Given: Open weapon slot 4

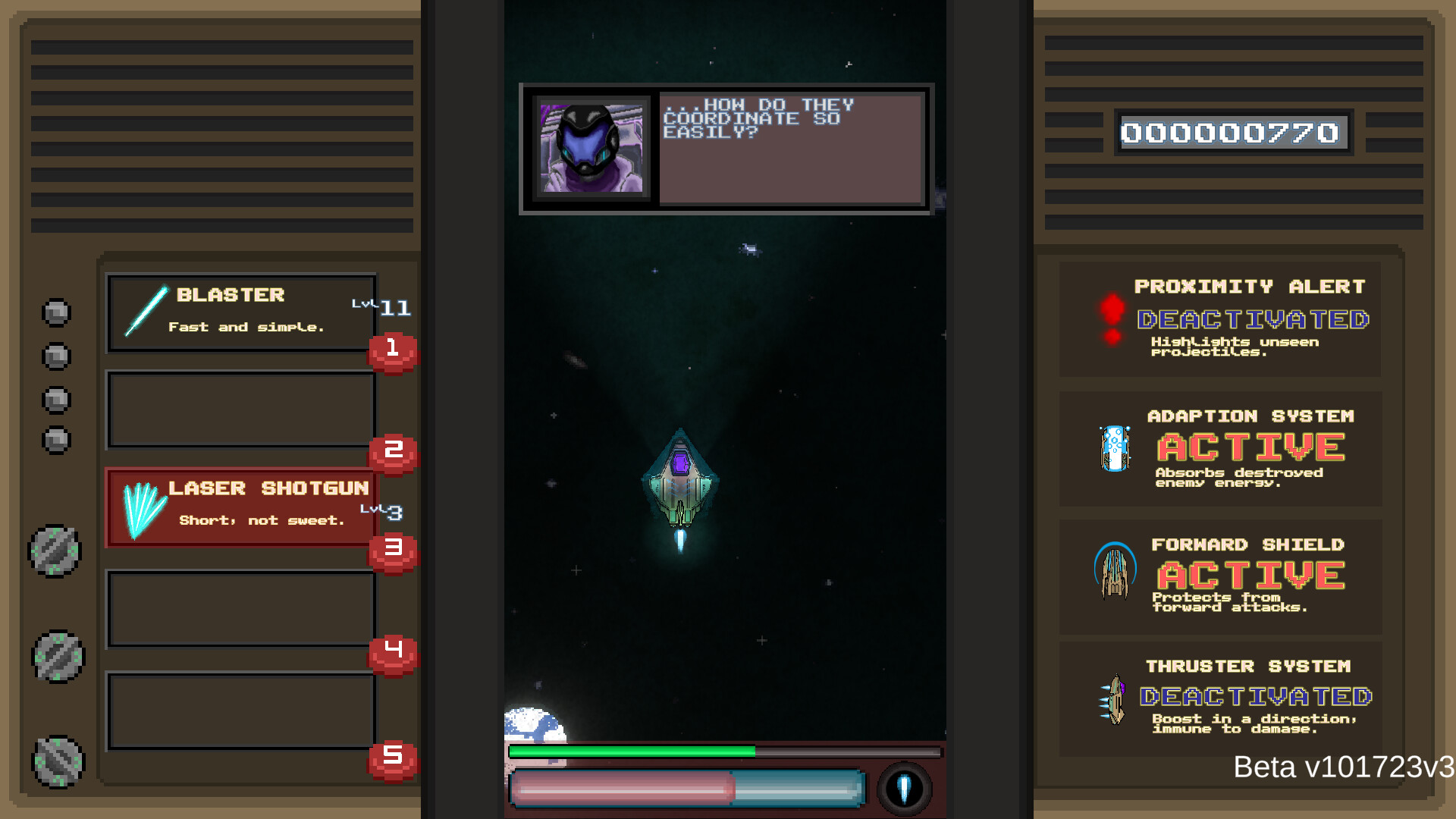Looking at the screenshot, I should click(x=241, y=609).
